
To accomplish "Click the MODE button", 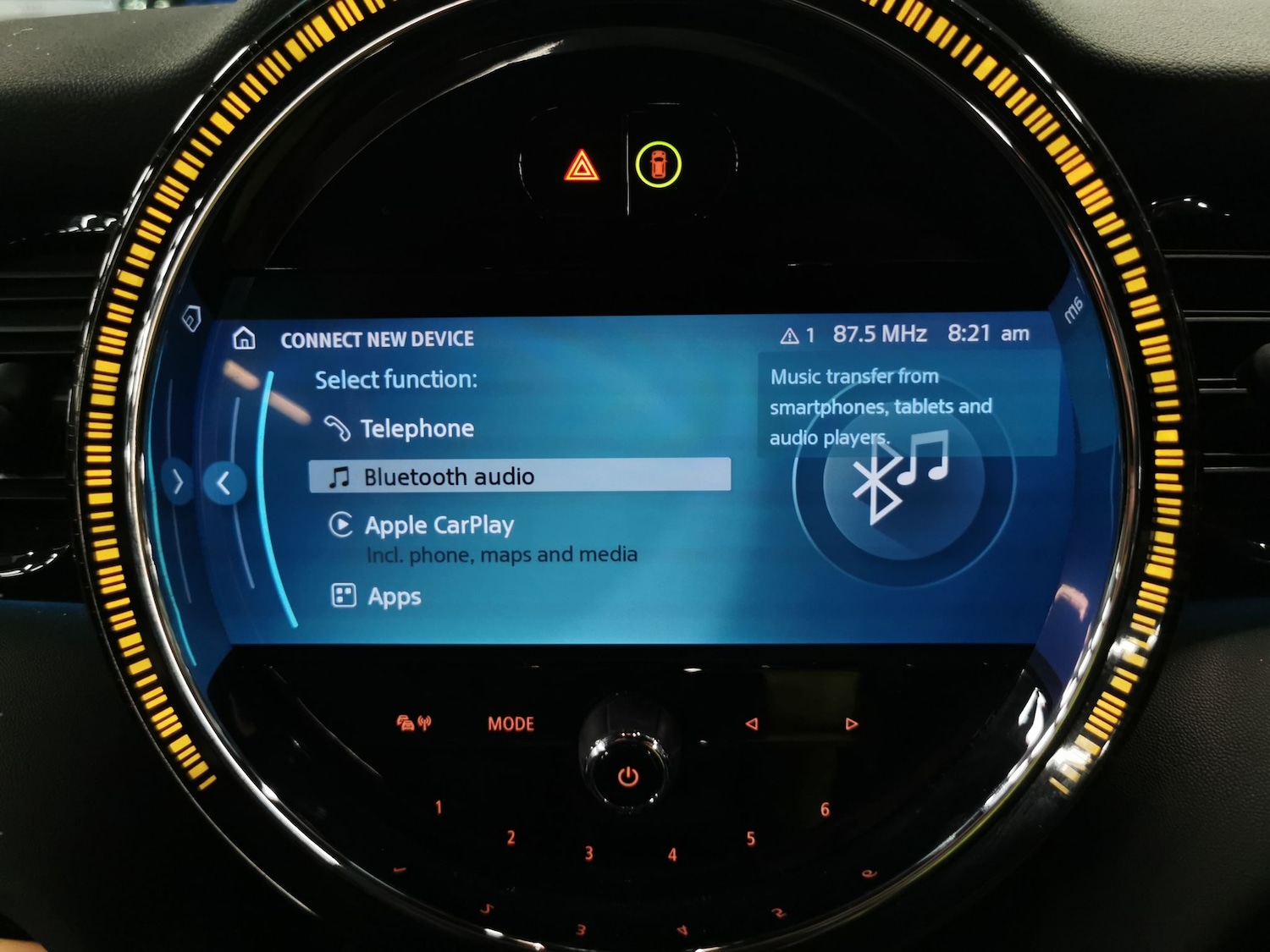I will [511, 724].
